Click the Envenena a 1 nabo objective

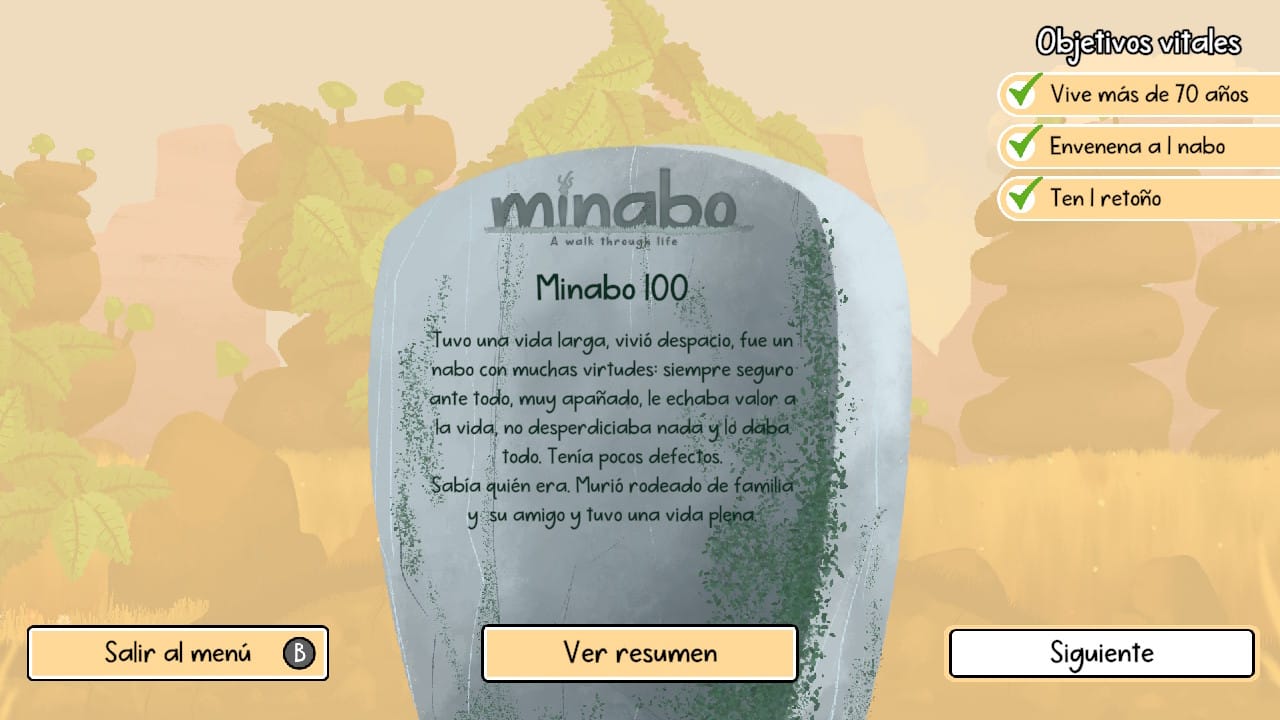tap(1137, 146)
